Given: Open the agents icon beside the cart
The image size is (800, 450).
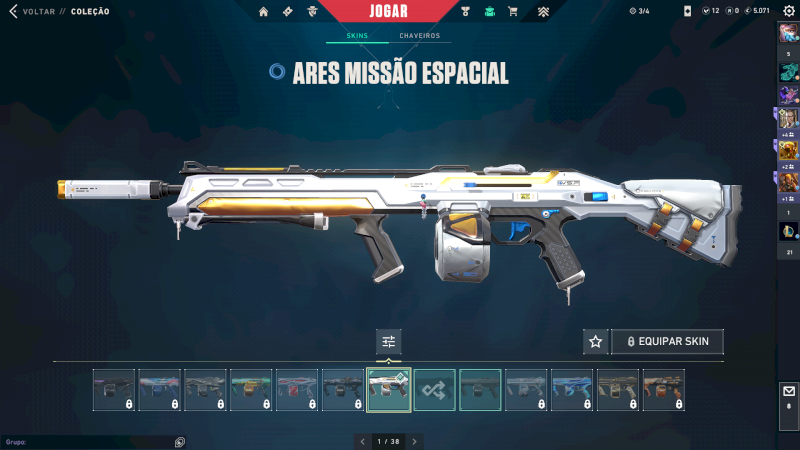Looking at the screenshot, I should (489, 12).
